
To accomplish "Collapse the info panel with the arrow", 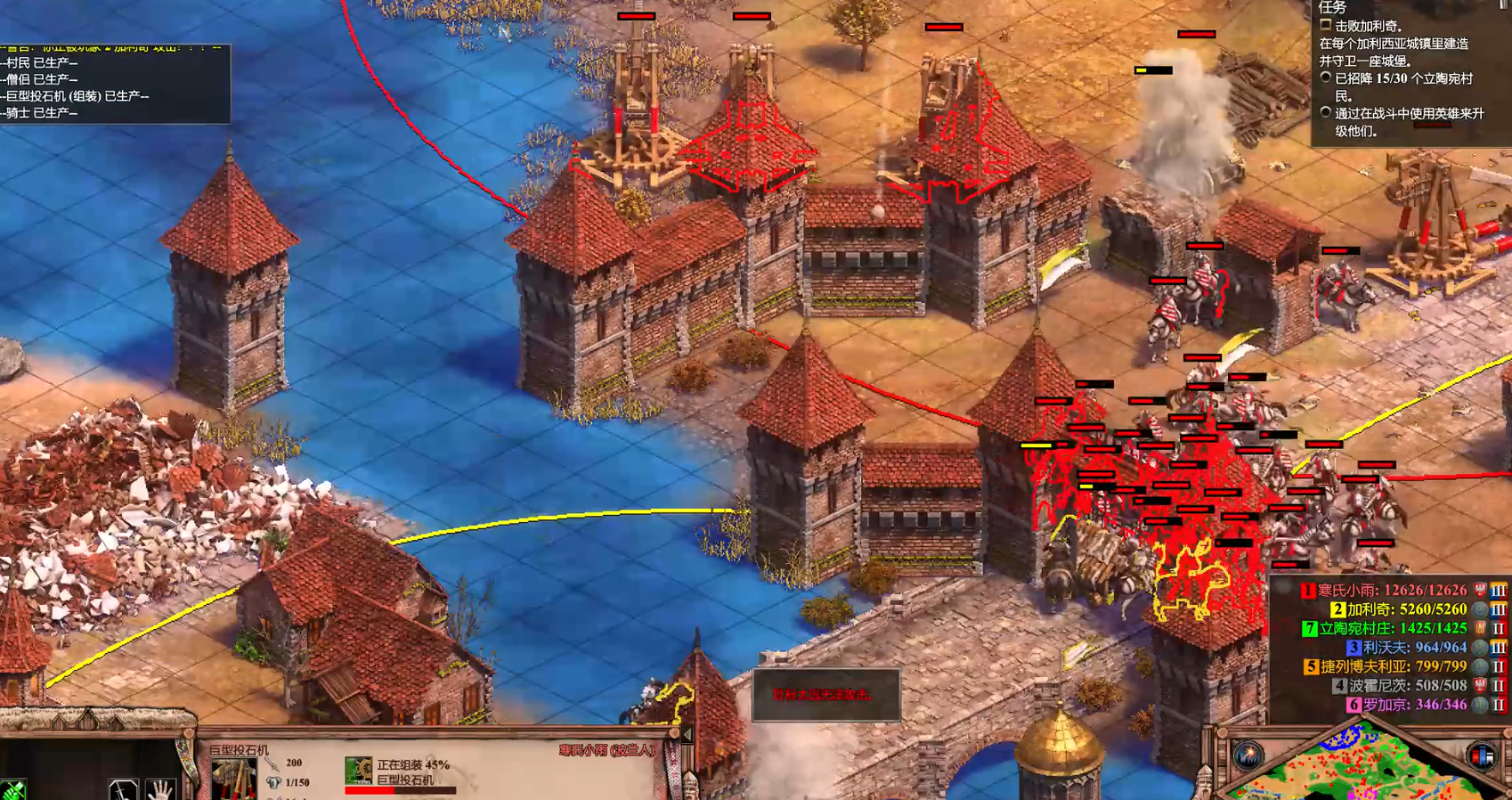I will pyautogui.click(x=686, y=736).
